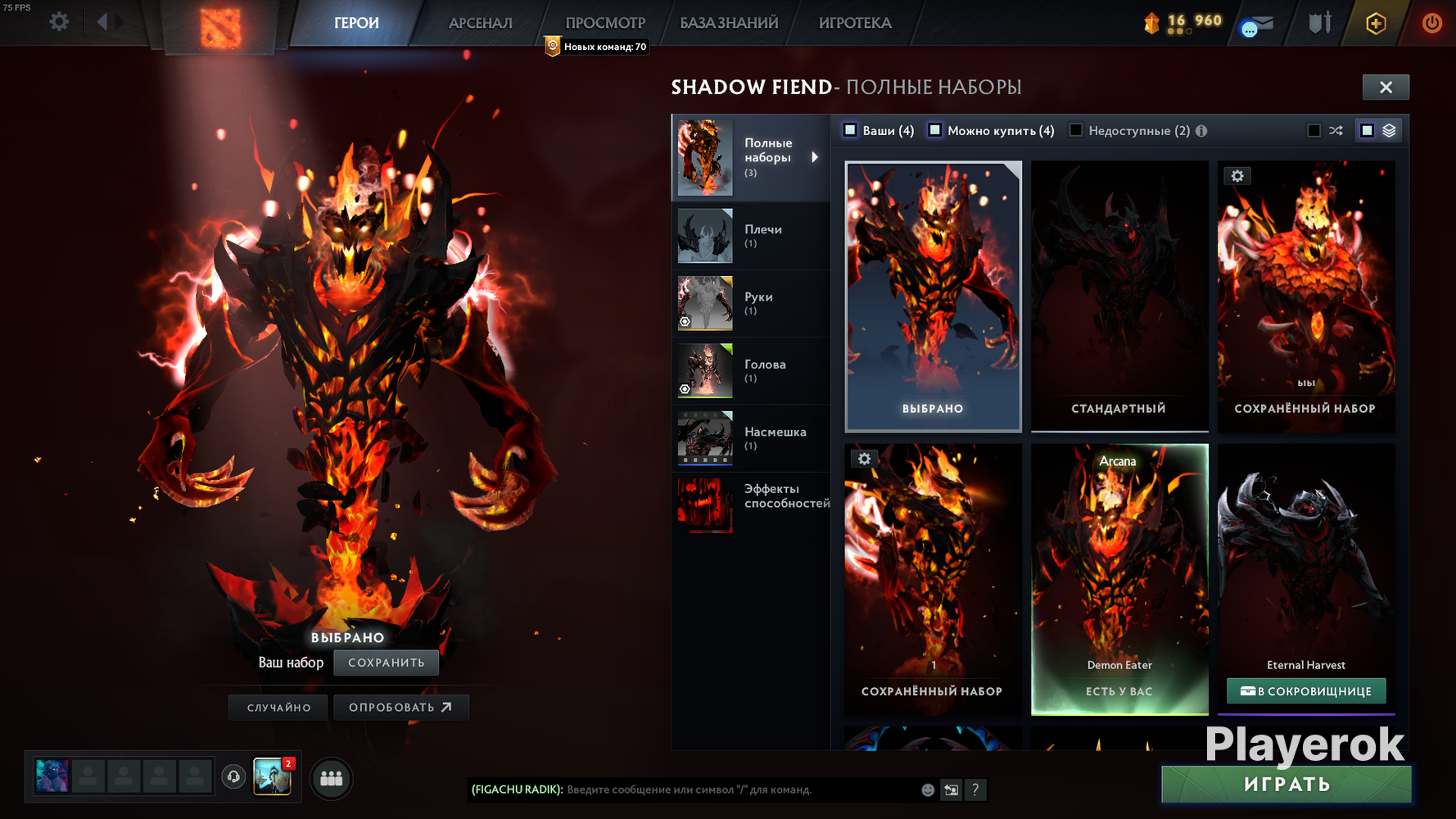
Task: Click the В СОКРОВИЩНИЦЕ button
Action: (x=1306, y=691)
